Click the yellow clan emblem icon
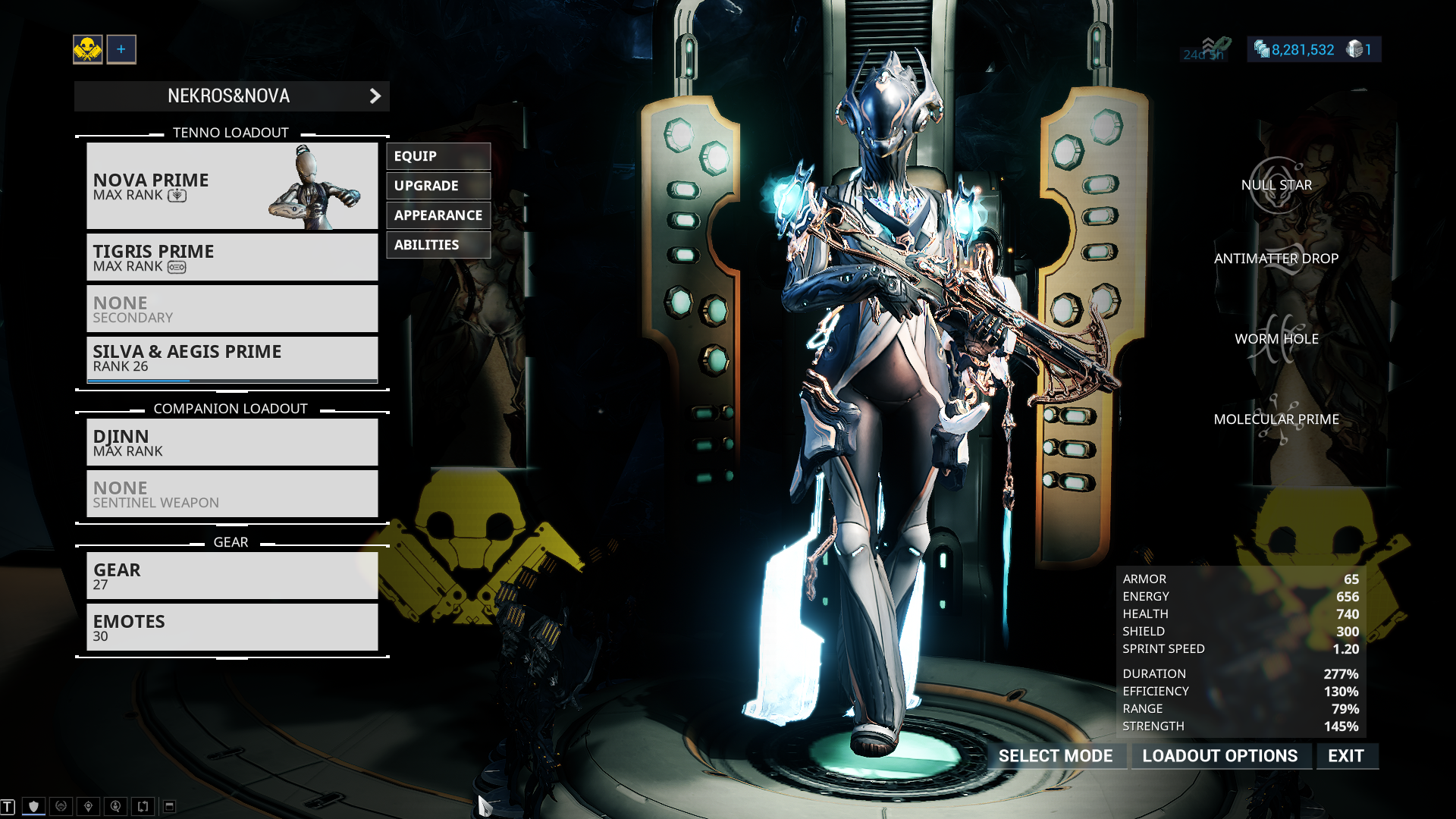This screenshot has height=819, width=1456. pyautogui.click(x=88, y=49)
